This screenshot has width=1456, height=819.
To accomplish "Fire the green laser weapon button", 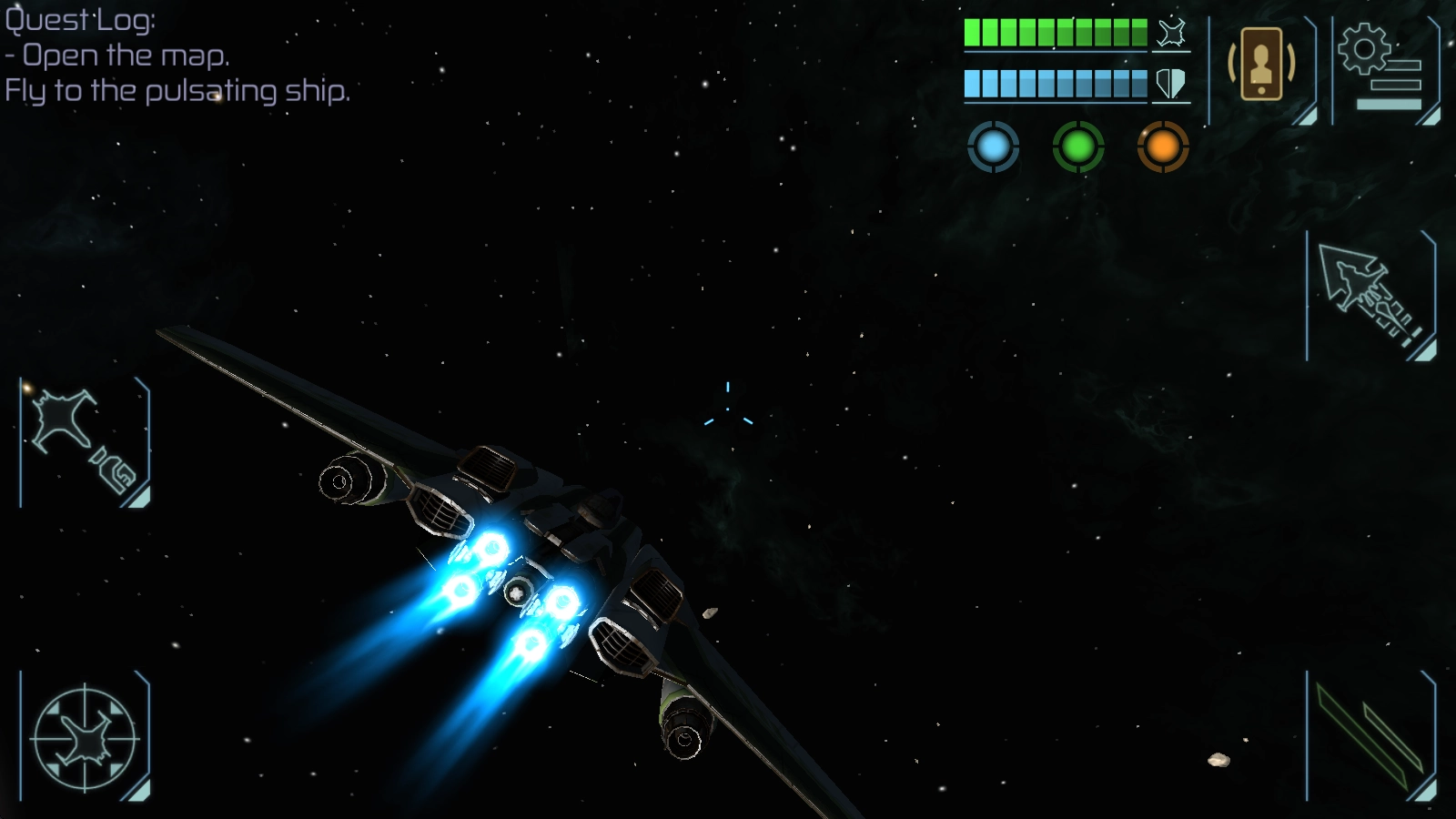I will point(1370,737).
